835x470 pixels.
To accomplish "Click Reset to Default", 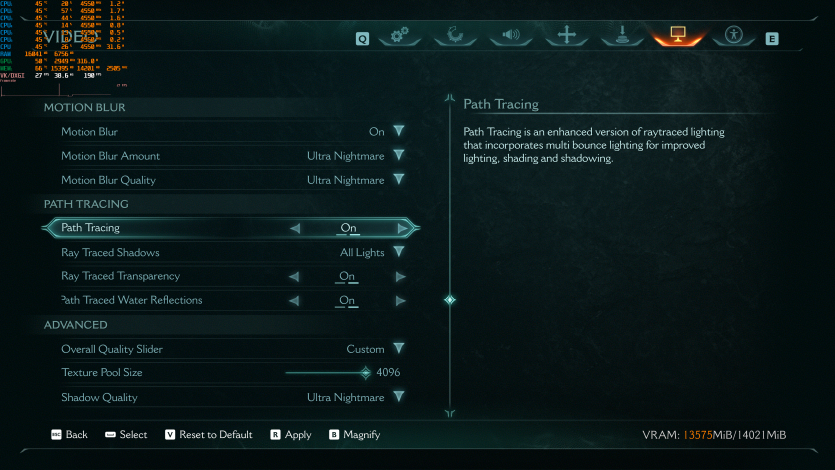I will click(x=208, y=435).
